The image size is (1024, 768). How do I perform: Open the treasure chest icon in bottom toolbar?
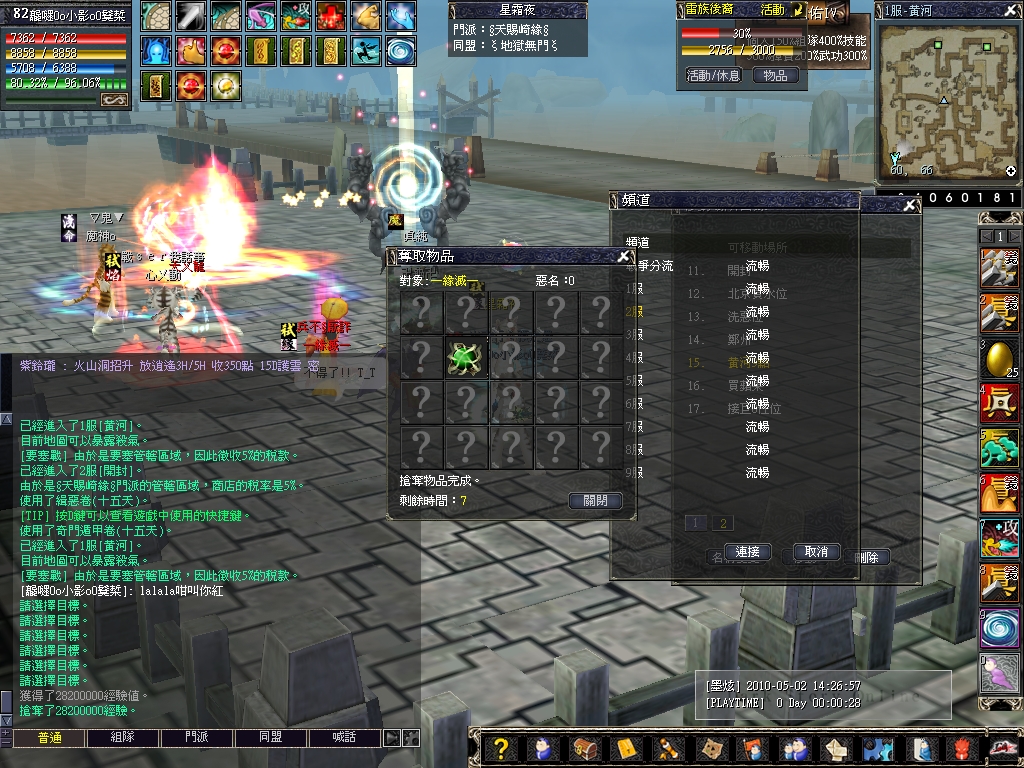click(584, 749)
